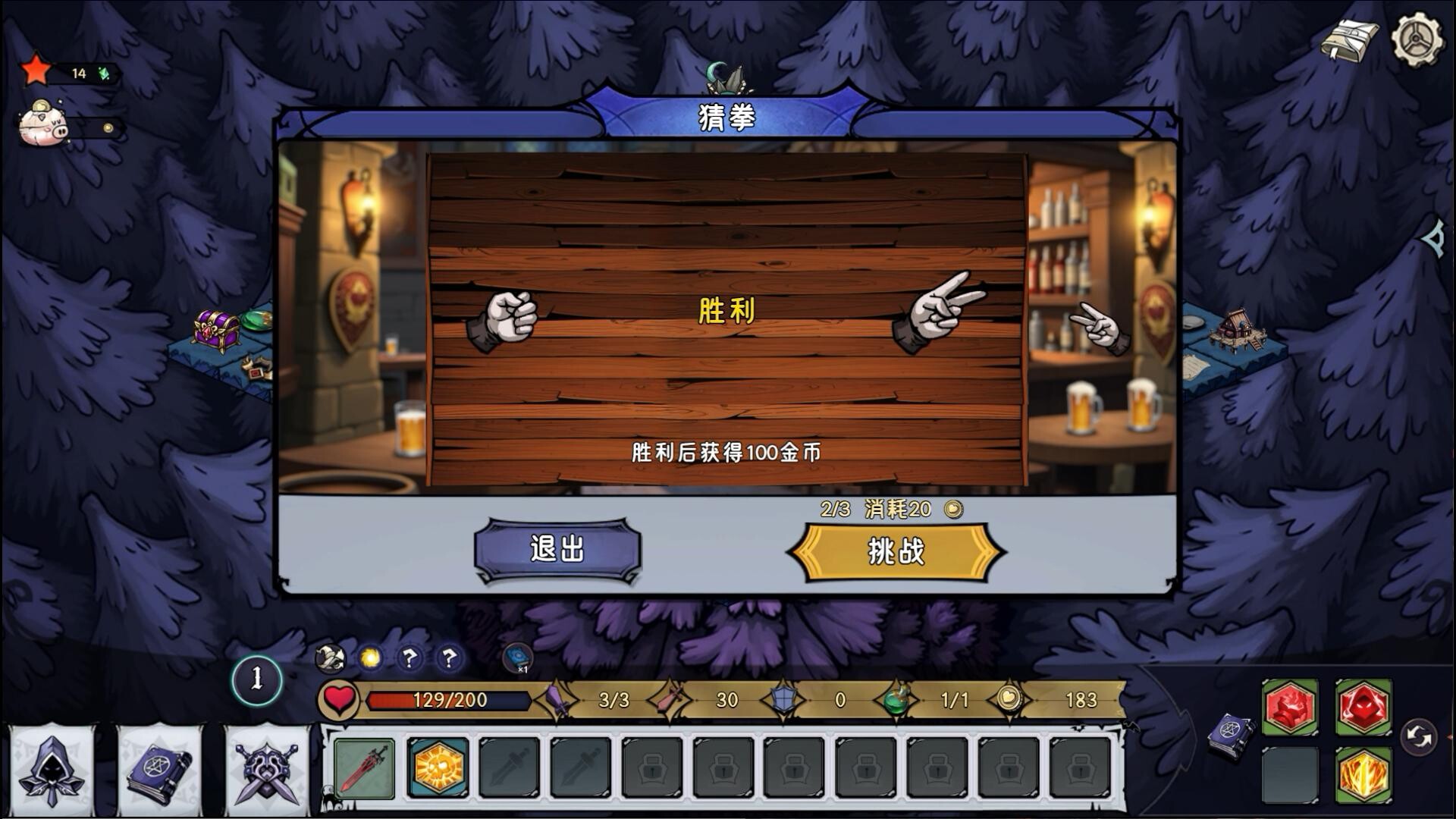Image resolution: width=1456 pixels, height=819 pixels.
Task: Click the glowing yellow orb status icon
Action: [371, 657]
